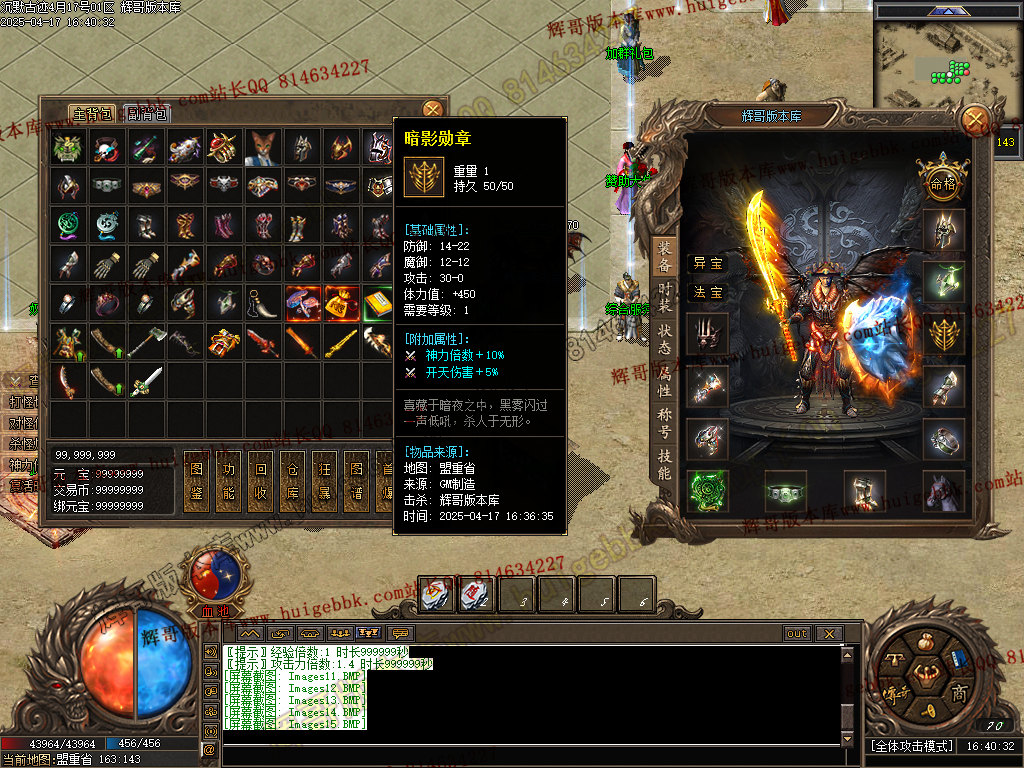Switch to the 时装 fashion tab
Image resolution: width=1024 pixels, height=768 pixels.
tap(664, 295)
